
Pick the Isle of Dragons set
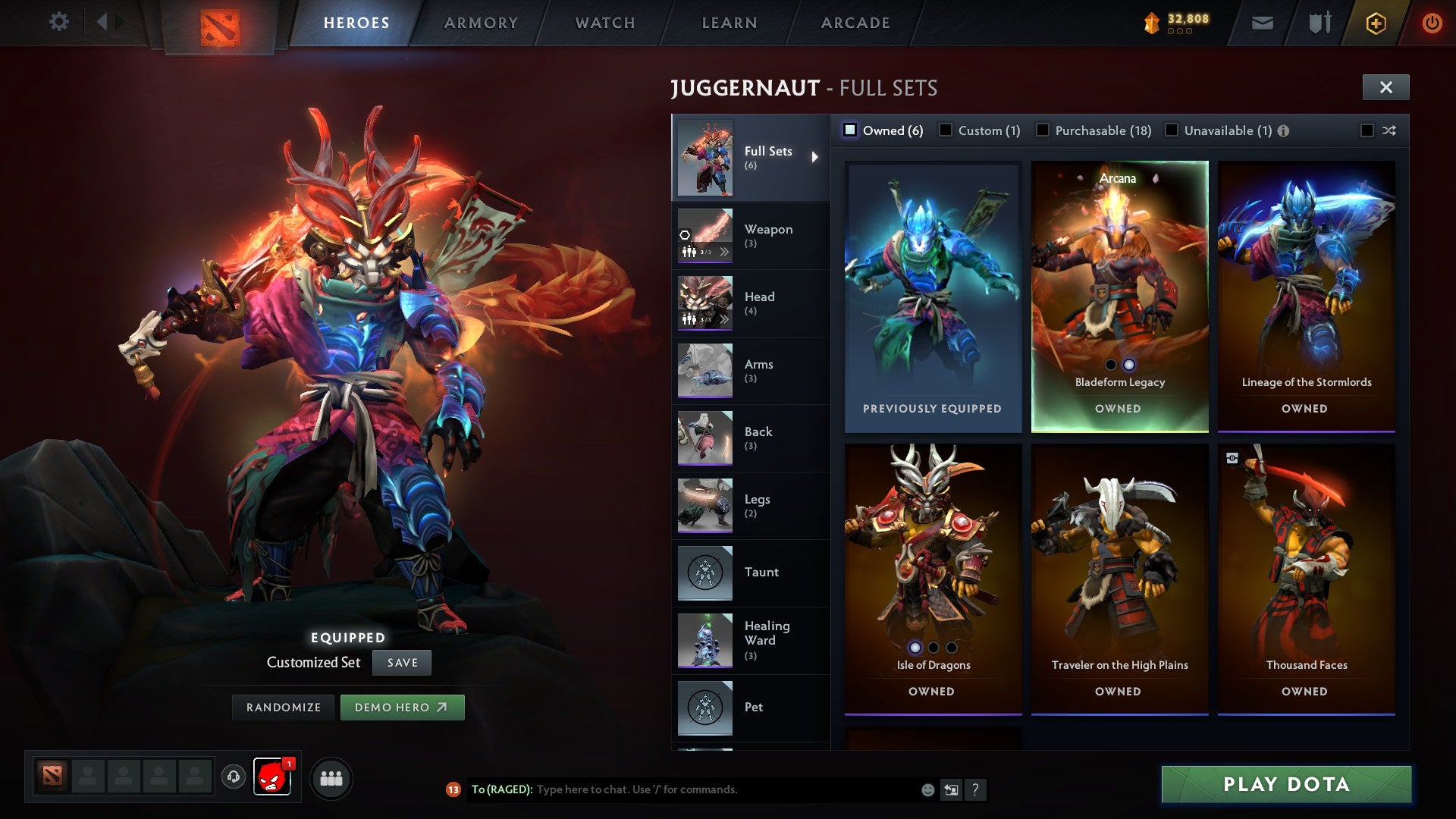click(933, 576)
